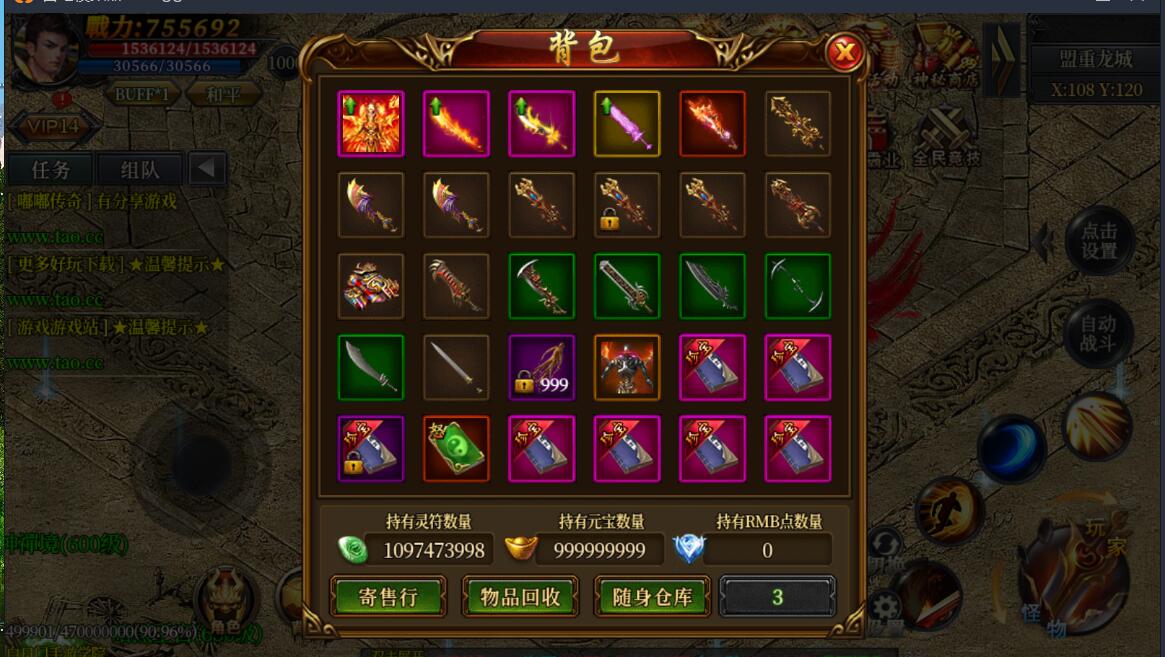Open the VIP14 badge panel

(54, 127)
